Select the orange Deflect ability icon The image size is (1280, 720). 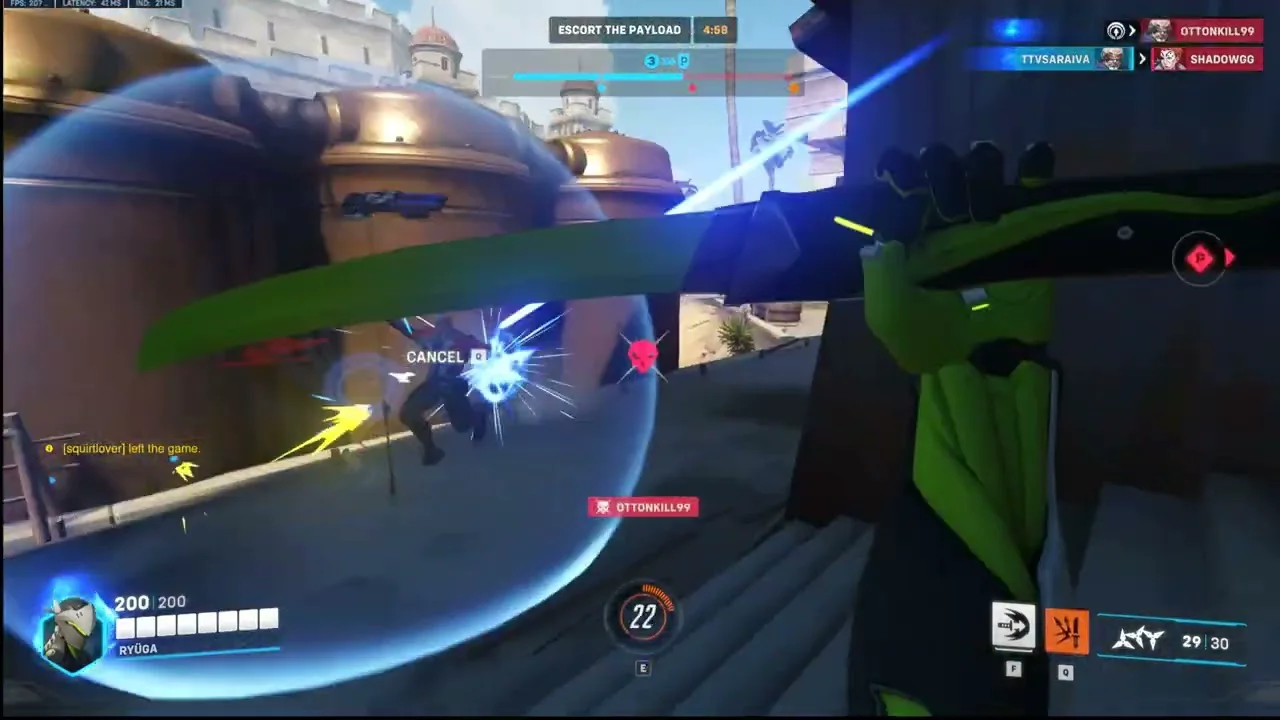pos(1065,630)
